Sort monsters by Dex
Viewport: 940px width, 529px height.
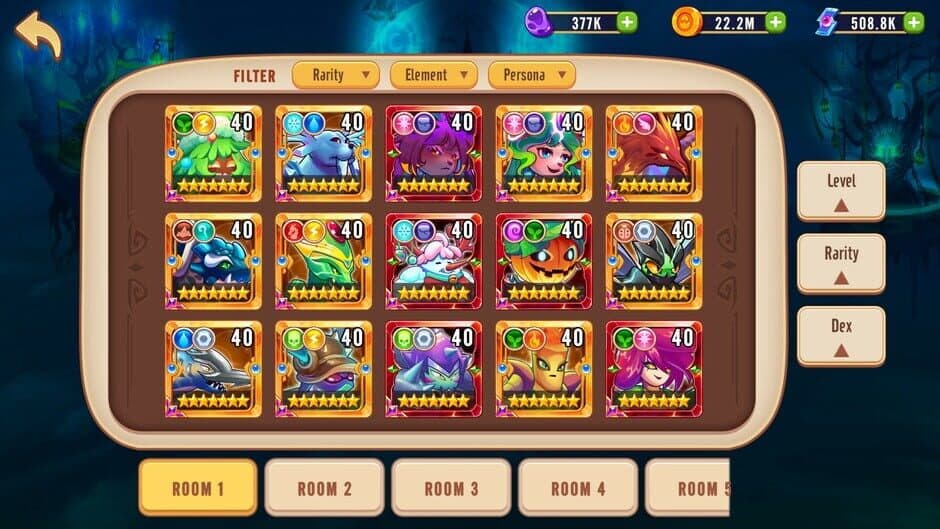tap(841, 336)
